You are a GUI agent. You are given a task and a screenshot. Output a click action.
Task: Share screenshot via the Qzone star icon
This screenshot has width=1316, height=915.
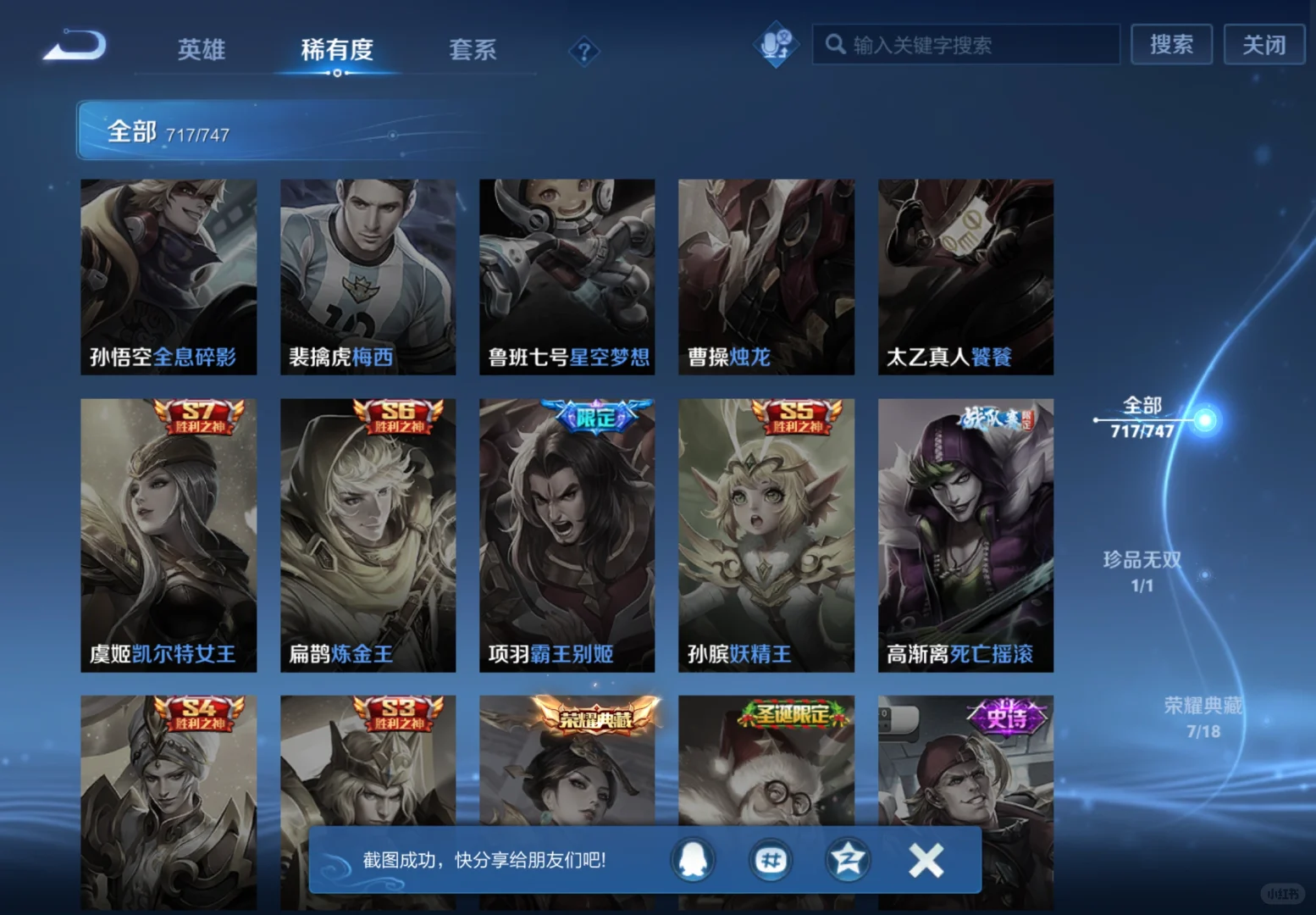847,860
